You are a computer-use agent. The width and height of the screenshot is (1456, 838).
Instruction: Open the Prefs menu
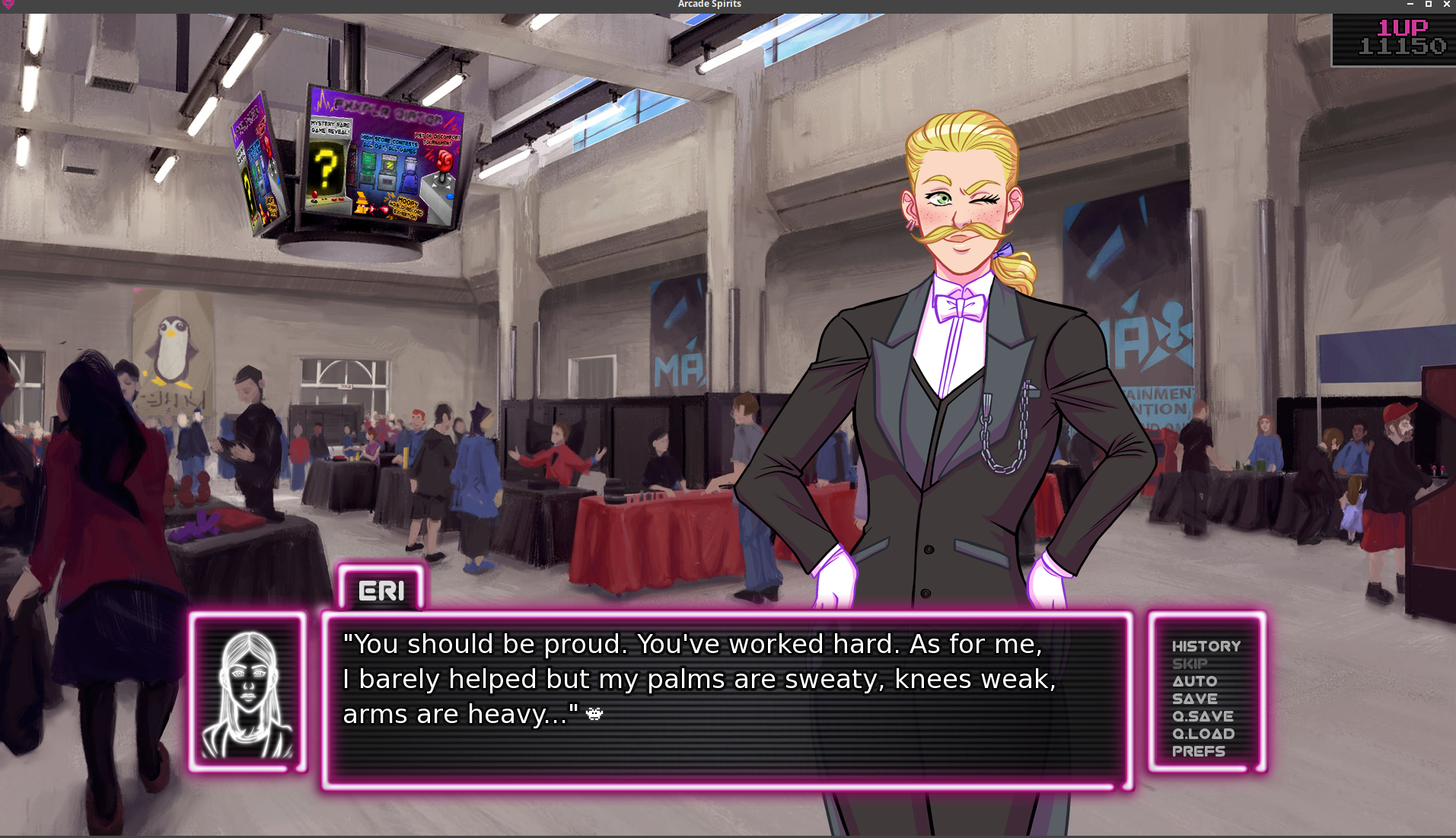(x=1198, y=751)
